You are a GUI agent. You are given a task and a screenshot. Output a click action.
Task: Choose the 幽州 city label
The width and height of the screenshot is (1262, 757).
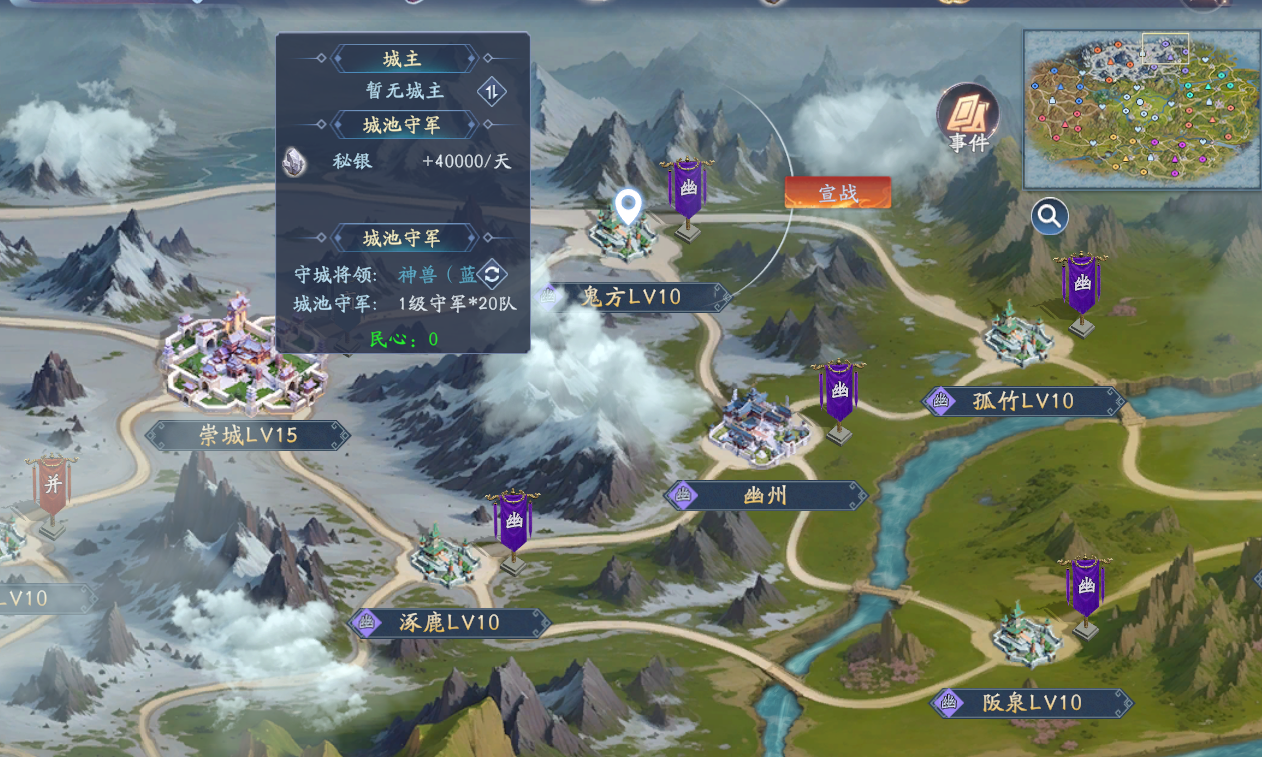coord(766,495)
